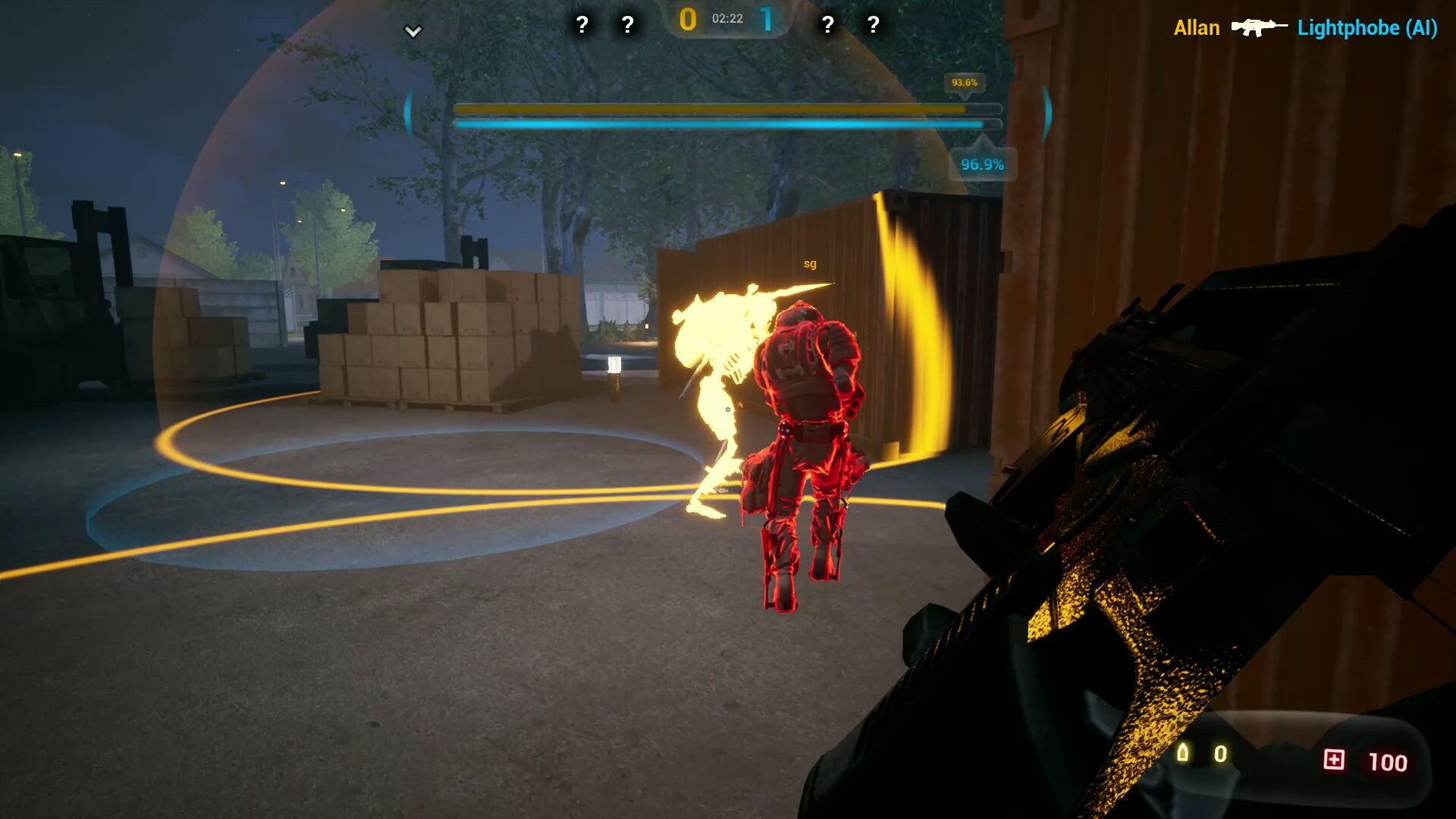Expand the chevron arrow near the scoreboard
The height and width of the screenshot is (819, 1456).
pyautogui.click(x=413, y=32)
